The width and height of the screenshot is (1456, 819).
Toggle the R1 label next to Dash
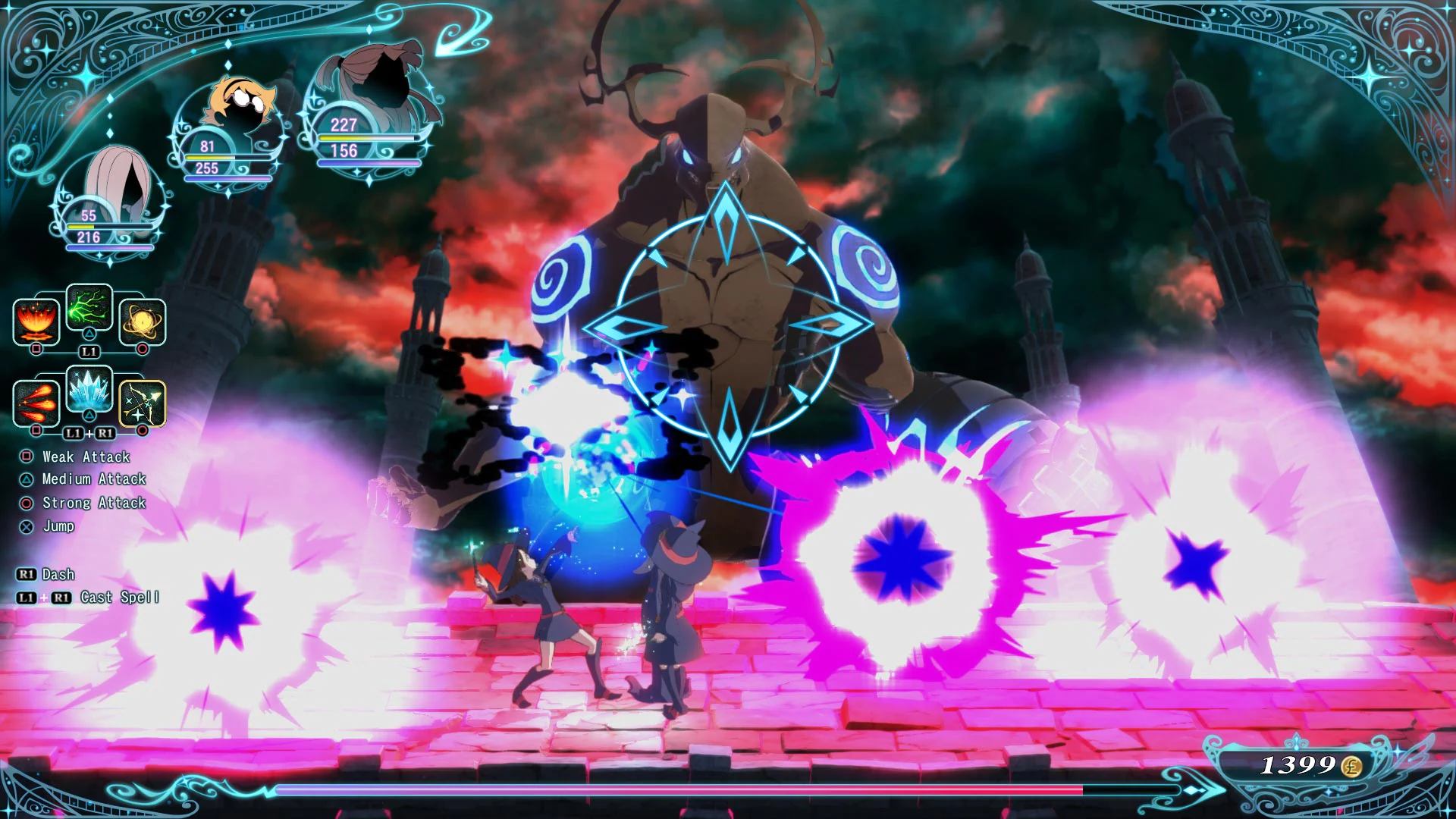26,574
